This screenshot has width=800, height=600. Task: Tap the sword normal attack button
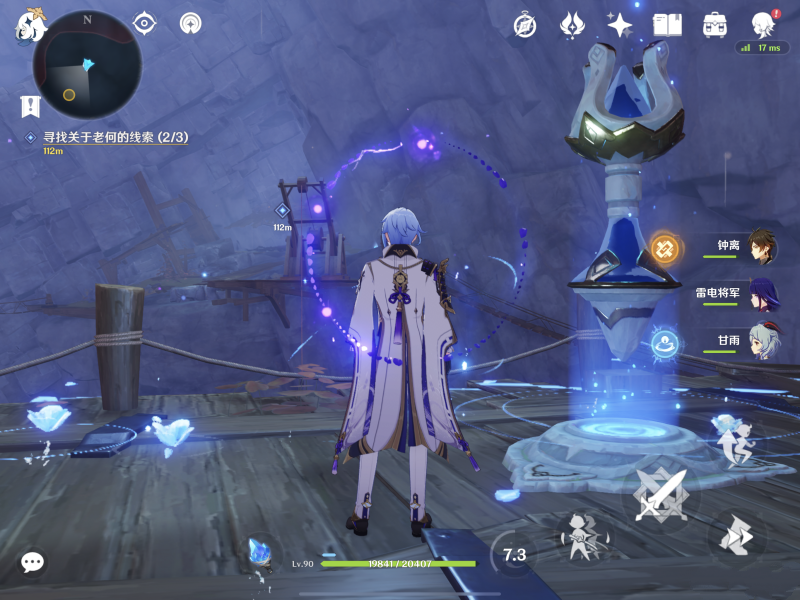click(x=661, y=494)
